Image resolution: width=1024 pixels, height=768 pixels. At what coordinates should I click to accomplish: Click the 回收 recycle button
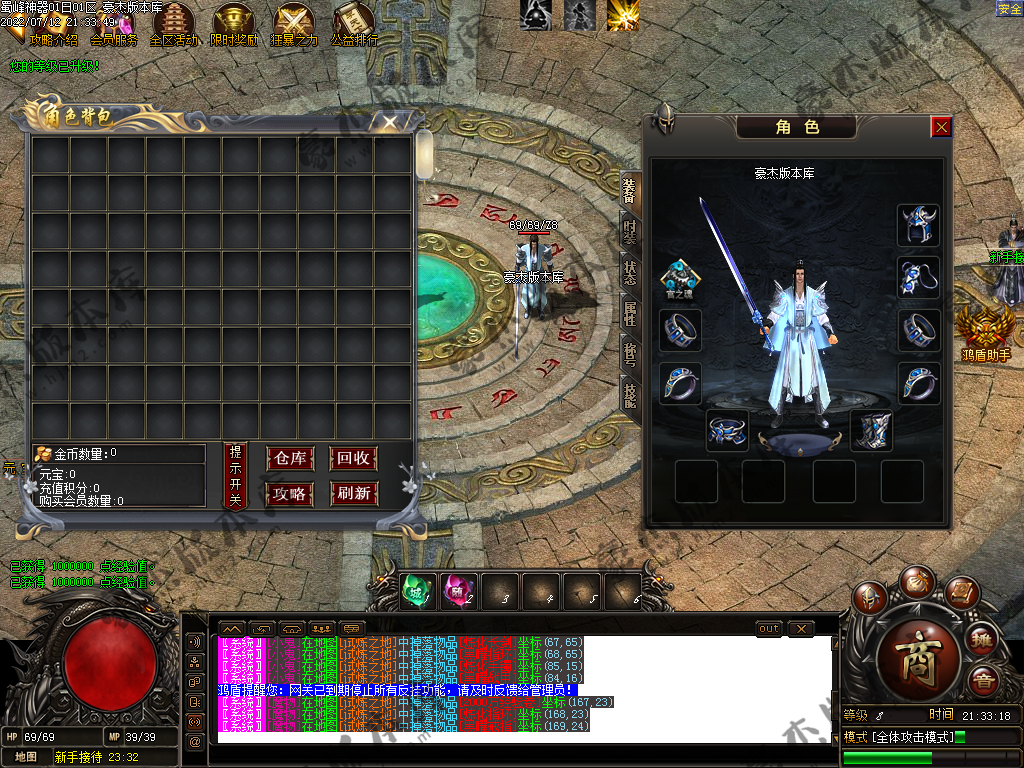click(x=354, y=458)
